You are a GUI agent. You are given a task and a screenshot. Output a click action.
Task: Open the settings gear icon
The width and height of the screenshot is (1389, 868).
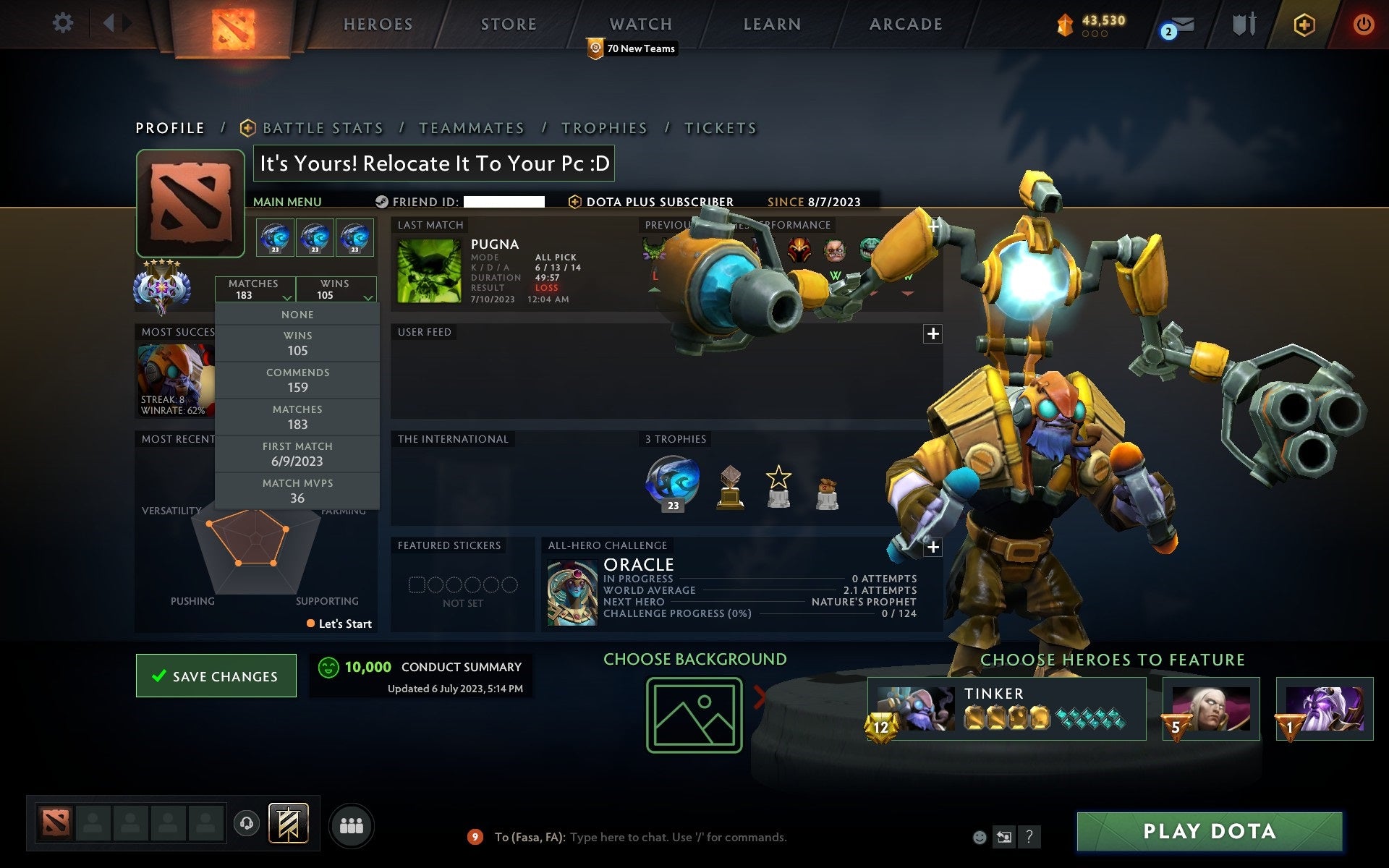[x=64, y=23]
